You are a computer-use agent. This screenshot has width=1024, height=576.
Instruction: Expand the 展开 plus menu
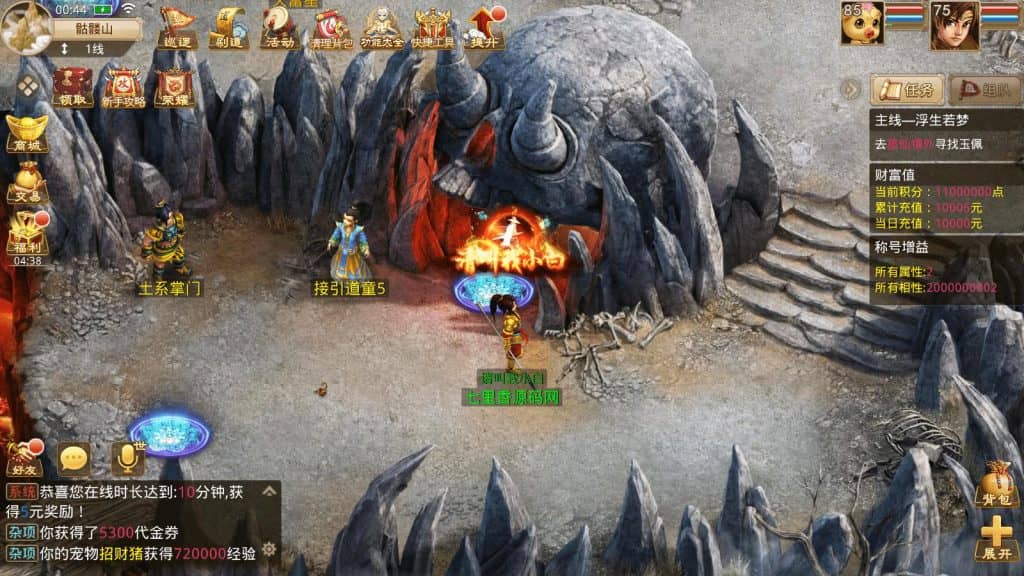click(998, 539)
